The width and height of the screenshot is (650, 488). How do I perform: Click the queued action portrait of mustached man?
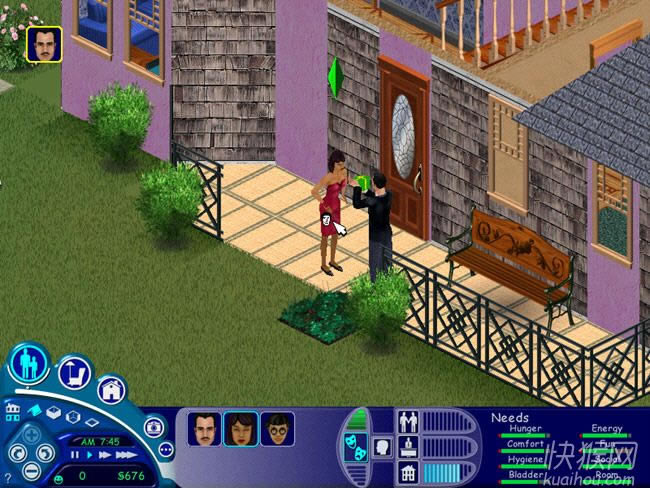[44, 43]
